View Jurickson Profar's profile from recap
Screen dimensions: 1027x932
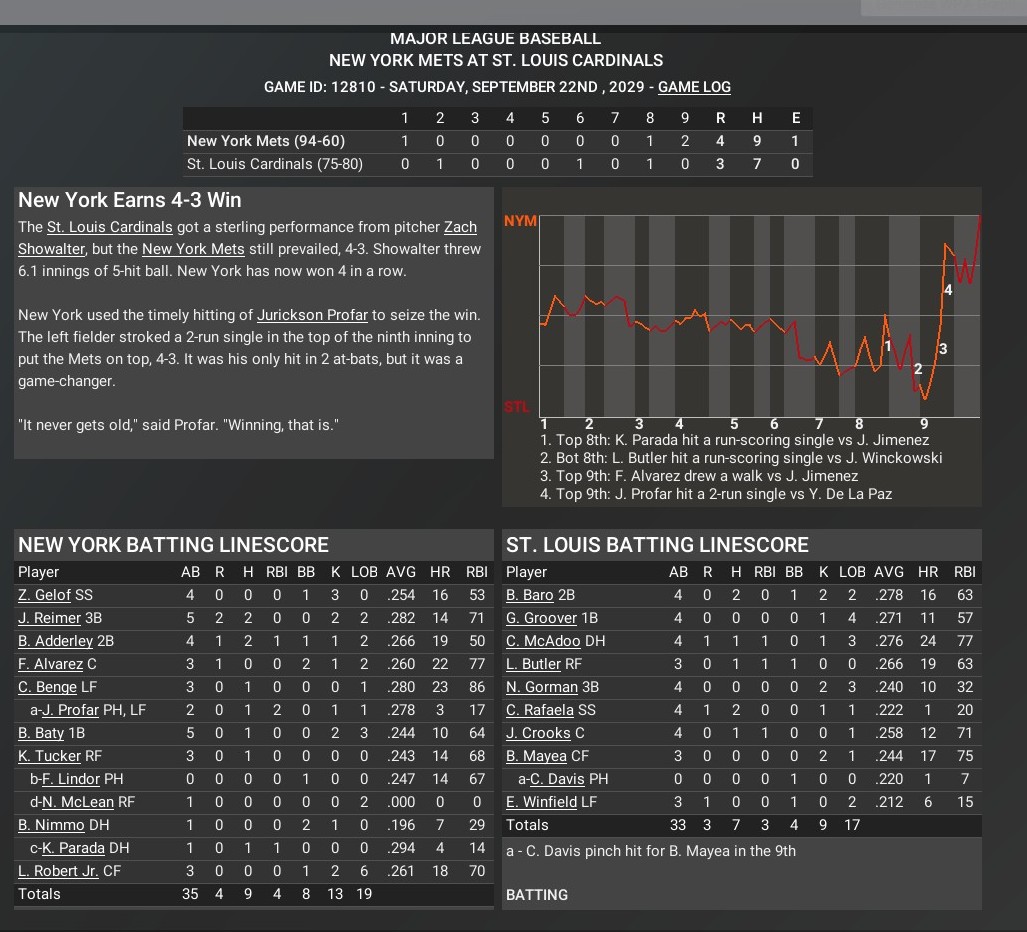tap(313, 315)
